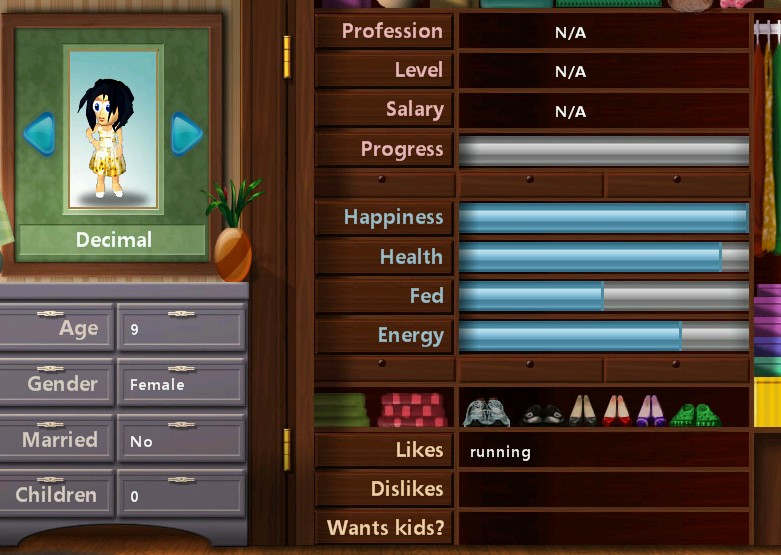Select Decimal's character portrait

[x=113, y=130]
